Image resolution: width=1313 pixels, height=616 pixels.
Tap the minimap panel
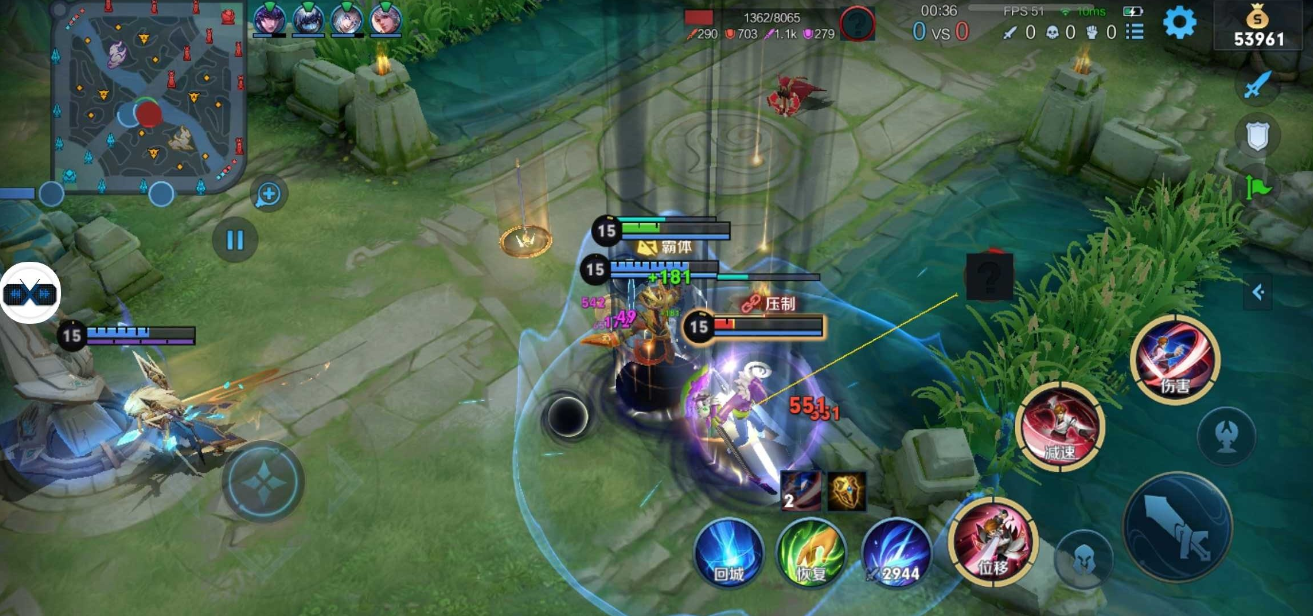pos(148,95)
